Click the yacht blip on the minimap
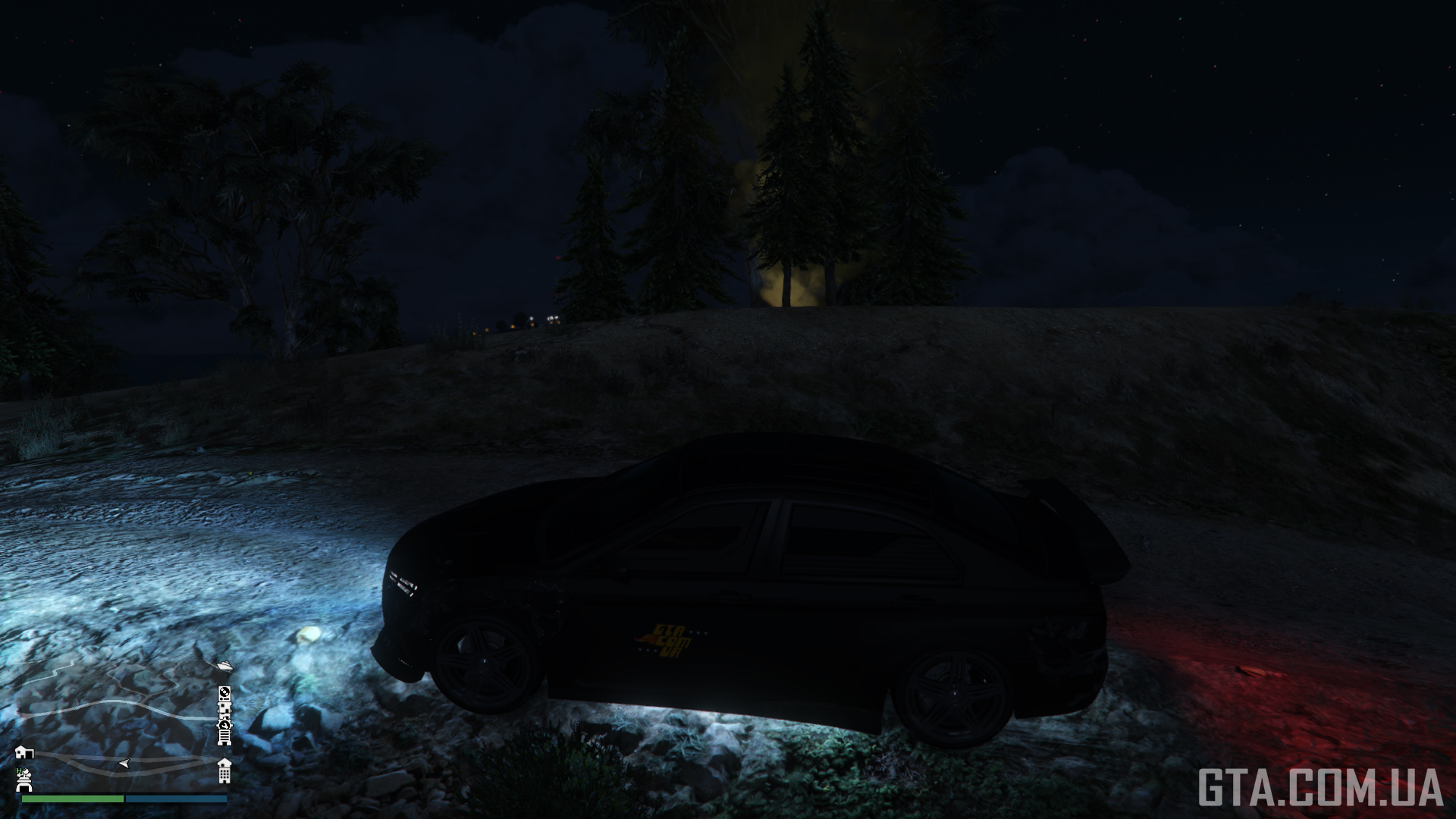Screen dimensions: 1456x819 click(223, 666)
